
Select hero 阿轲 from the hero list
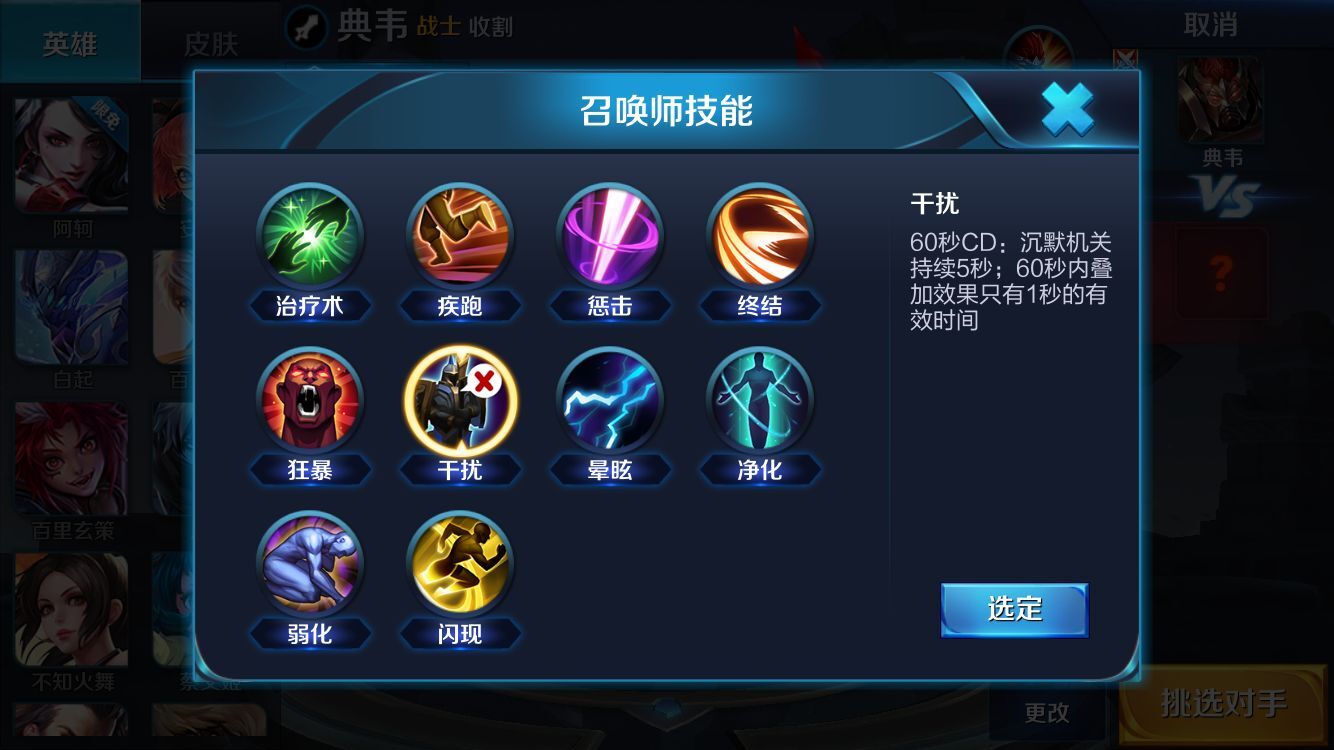tap(70, 155)
